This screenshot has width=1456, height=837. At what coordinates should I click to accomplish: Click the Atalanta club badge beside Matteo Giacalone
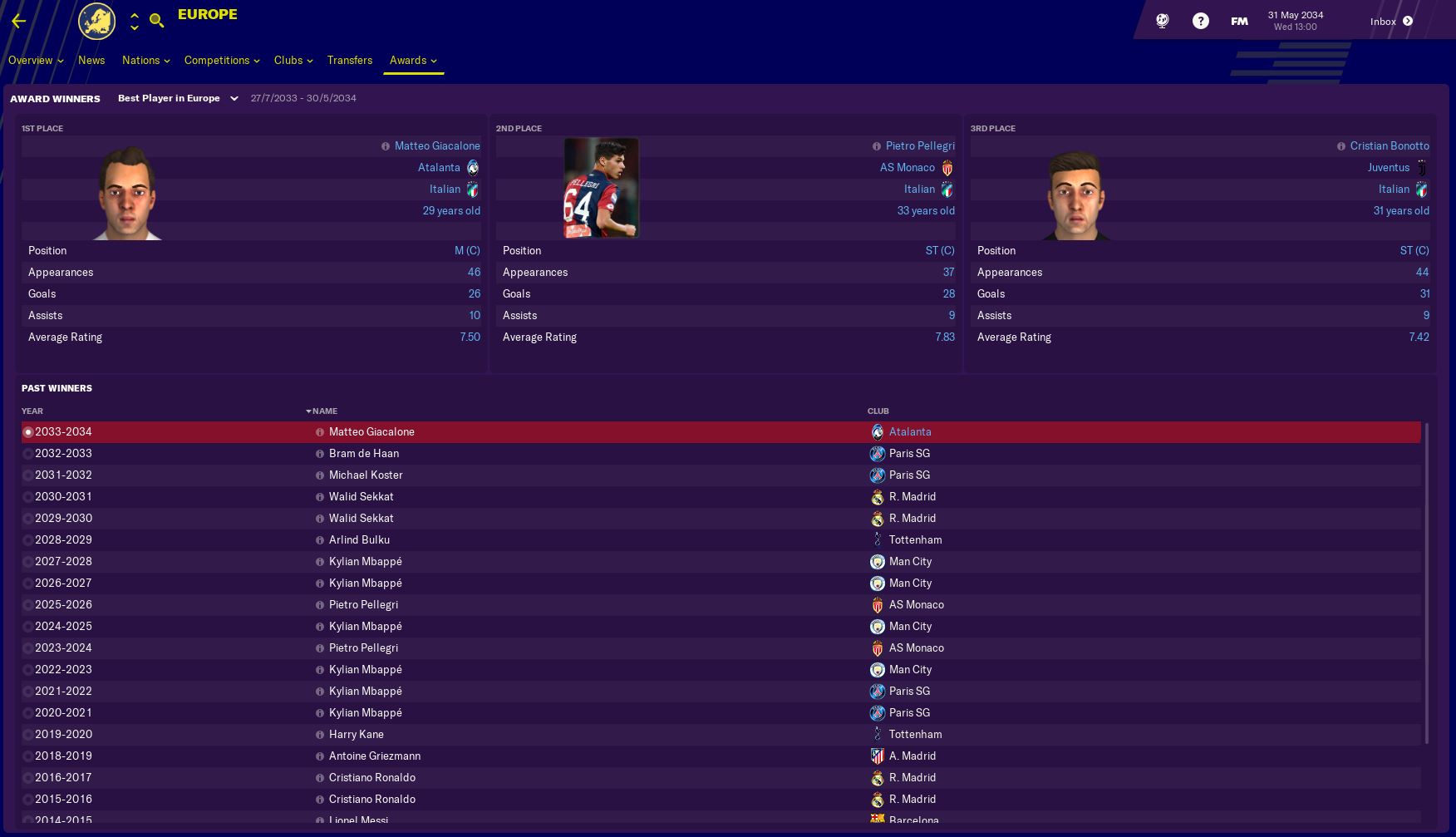pyautogui.click(x=471, y=167)
